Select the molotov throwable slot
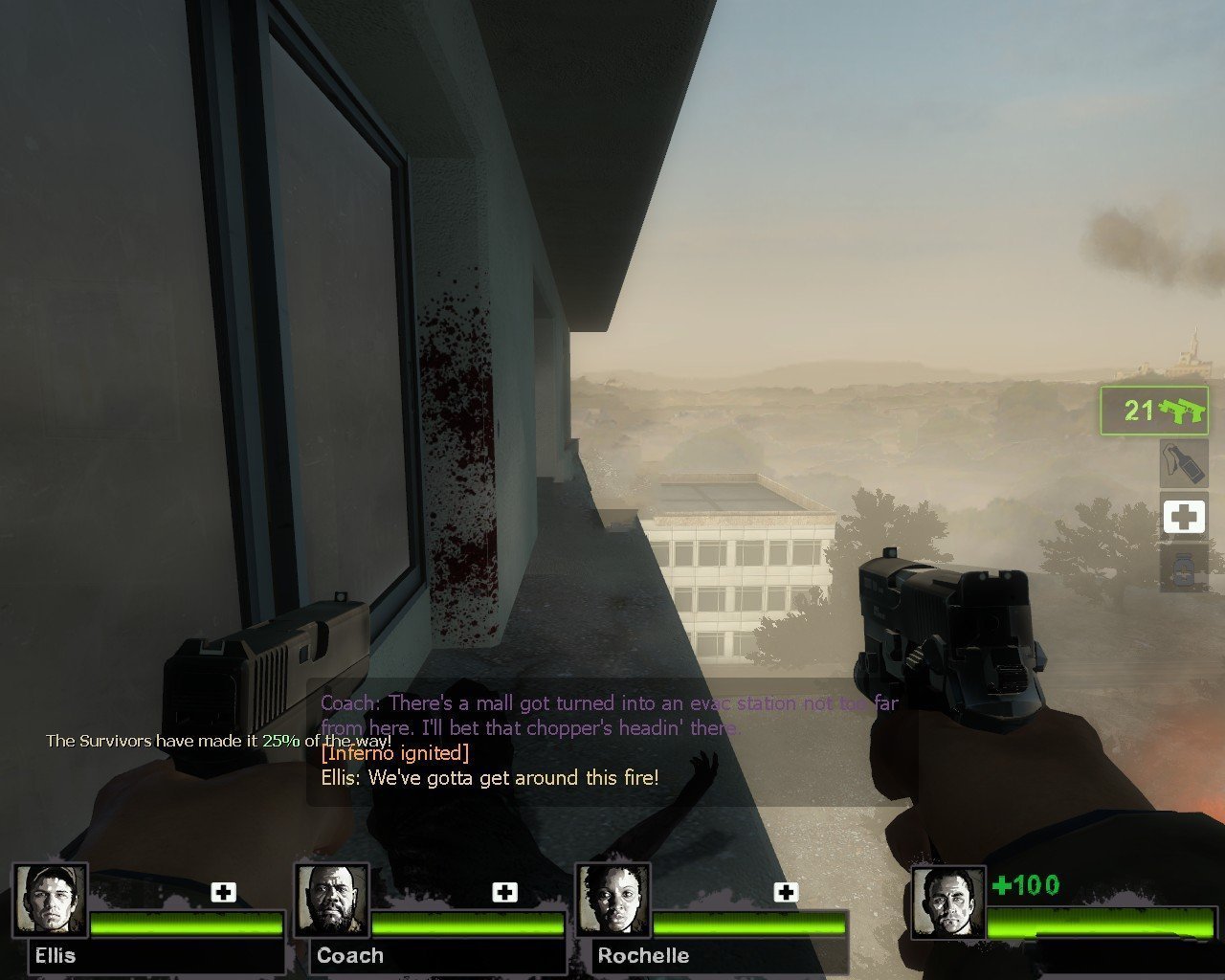 [x=1183, y=464]
